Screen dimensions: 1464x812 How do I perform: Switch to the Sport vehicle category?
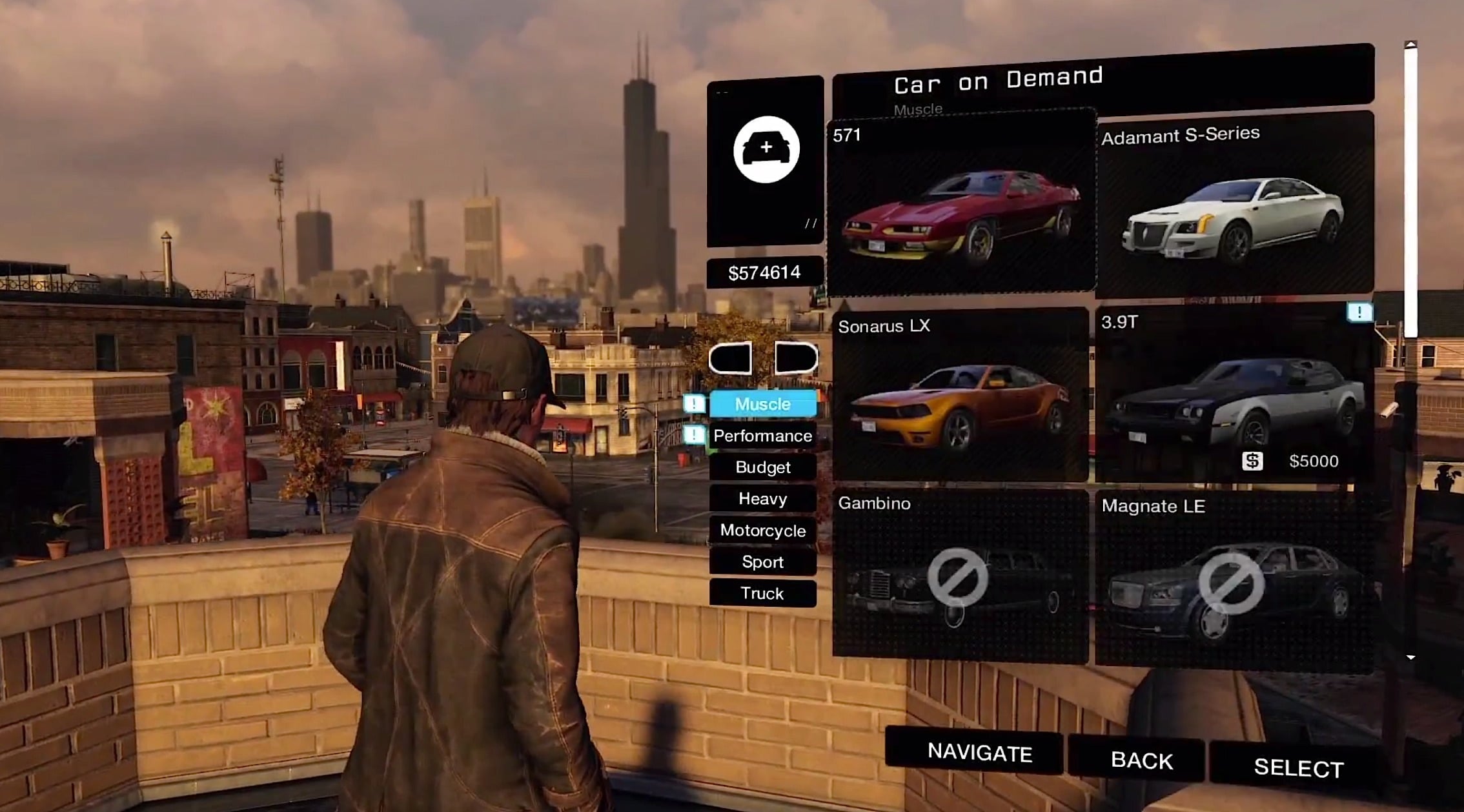tap(762, 562)
